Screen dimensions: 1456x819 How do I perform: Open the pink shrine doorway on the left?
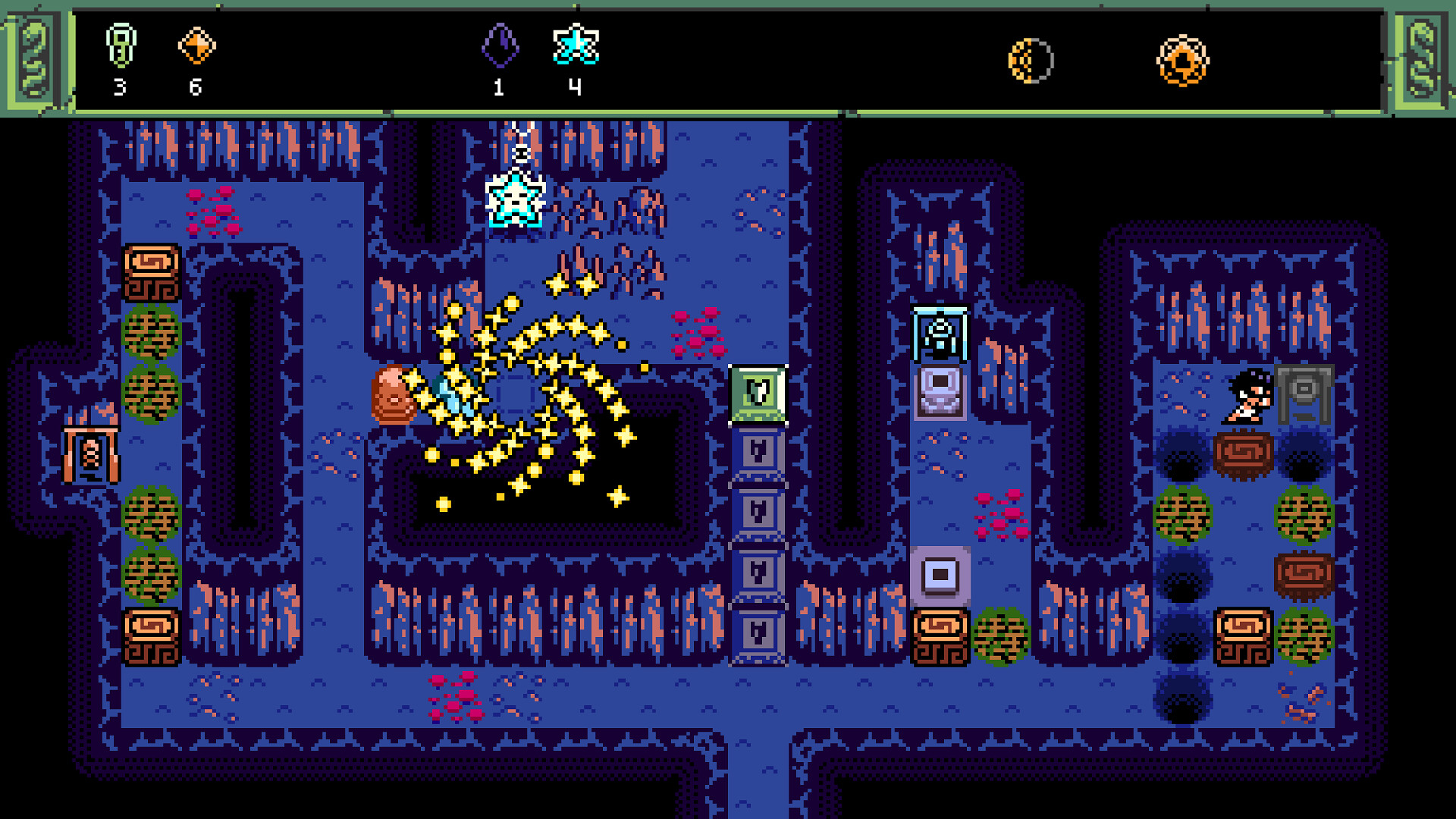tap(91, 455)
